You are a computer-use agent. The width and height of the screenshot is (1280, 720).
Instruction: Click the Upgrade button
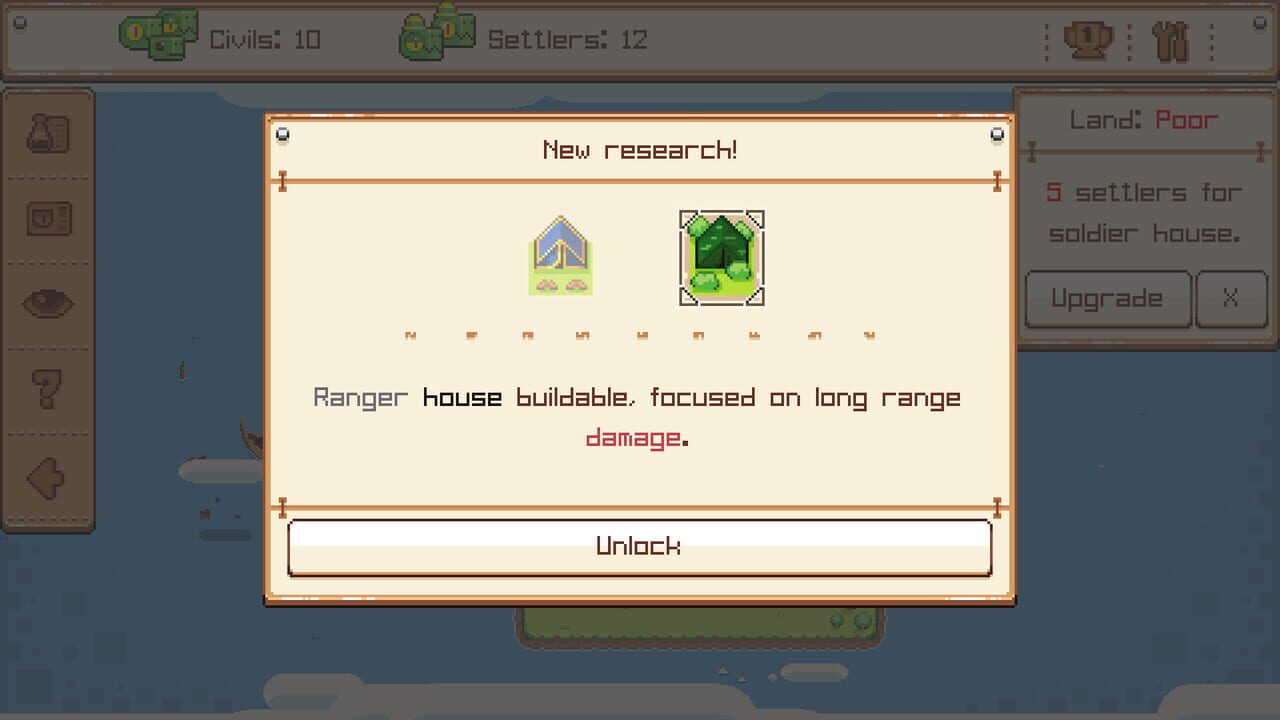tap(1107, 299)
